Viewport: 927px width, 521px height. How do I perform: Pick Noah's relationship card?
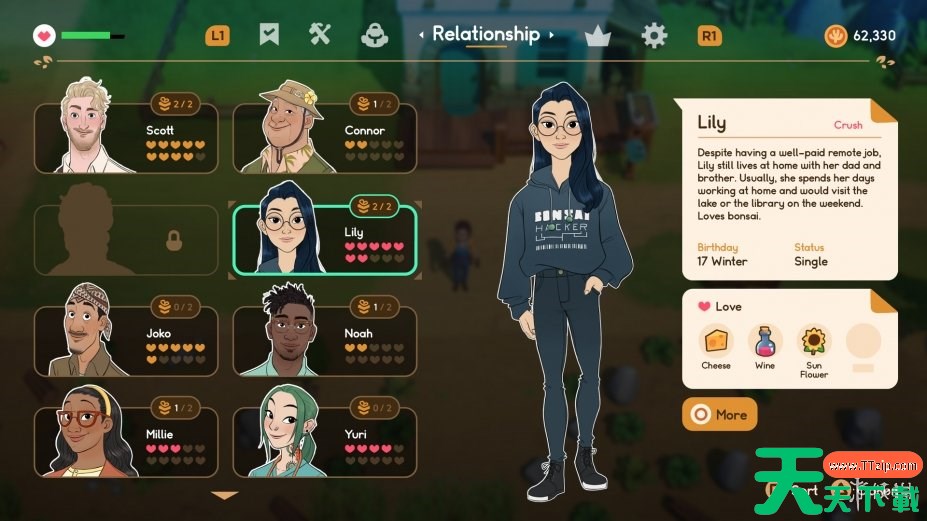coord(324,341)
